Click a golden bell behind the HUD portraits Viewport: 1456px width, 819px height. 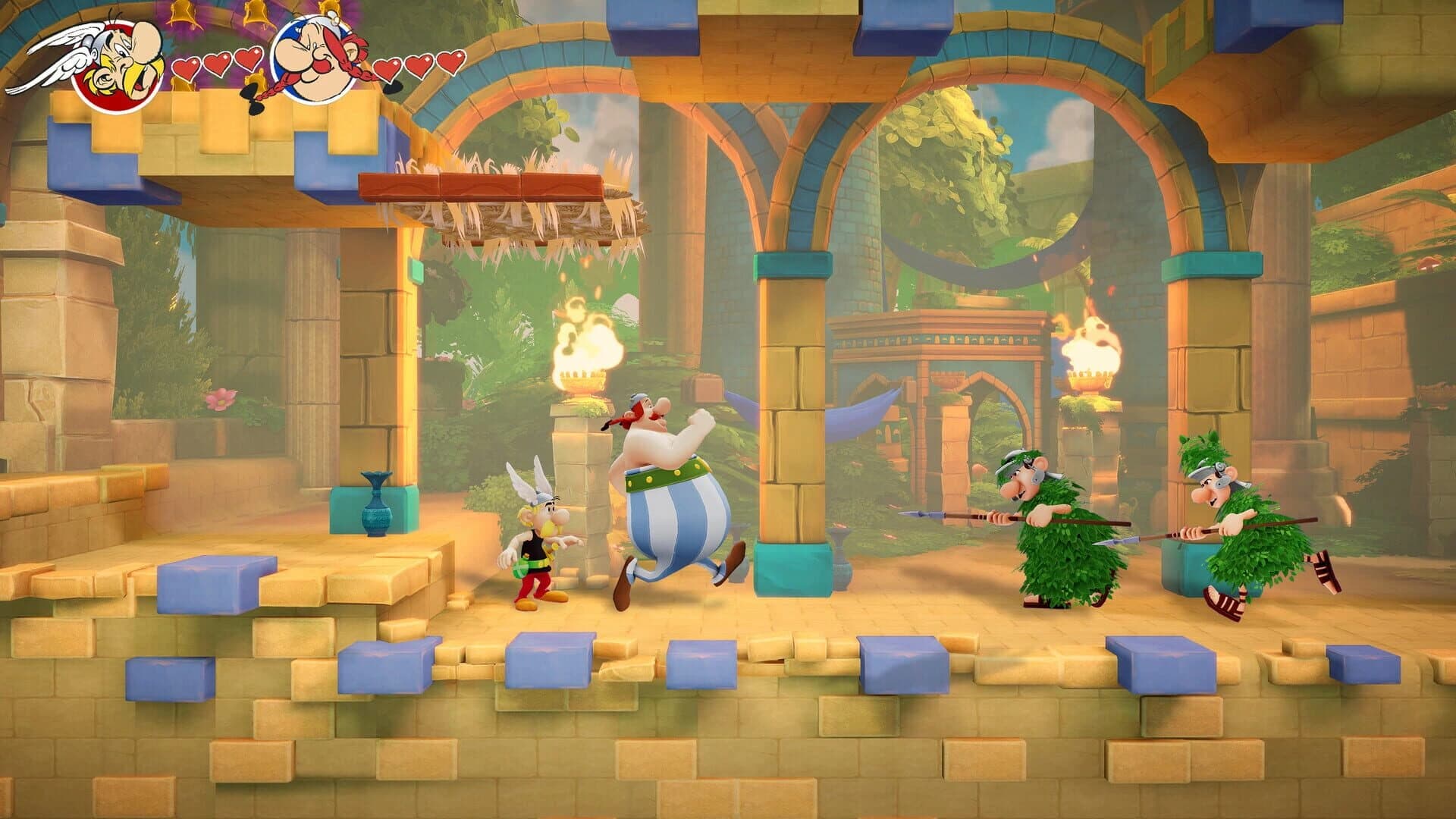pyautogui.click(x=182, y=14)
